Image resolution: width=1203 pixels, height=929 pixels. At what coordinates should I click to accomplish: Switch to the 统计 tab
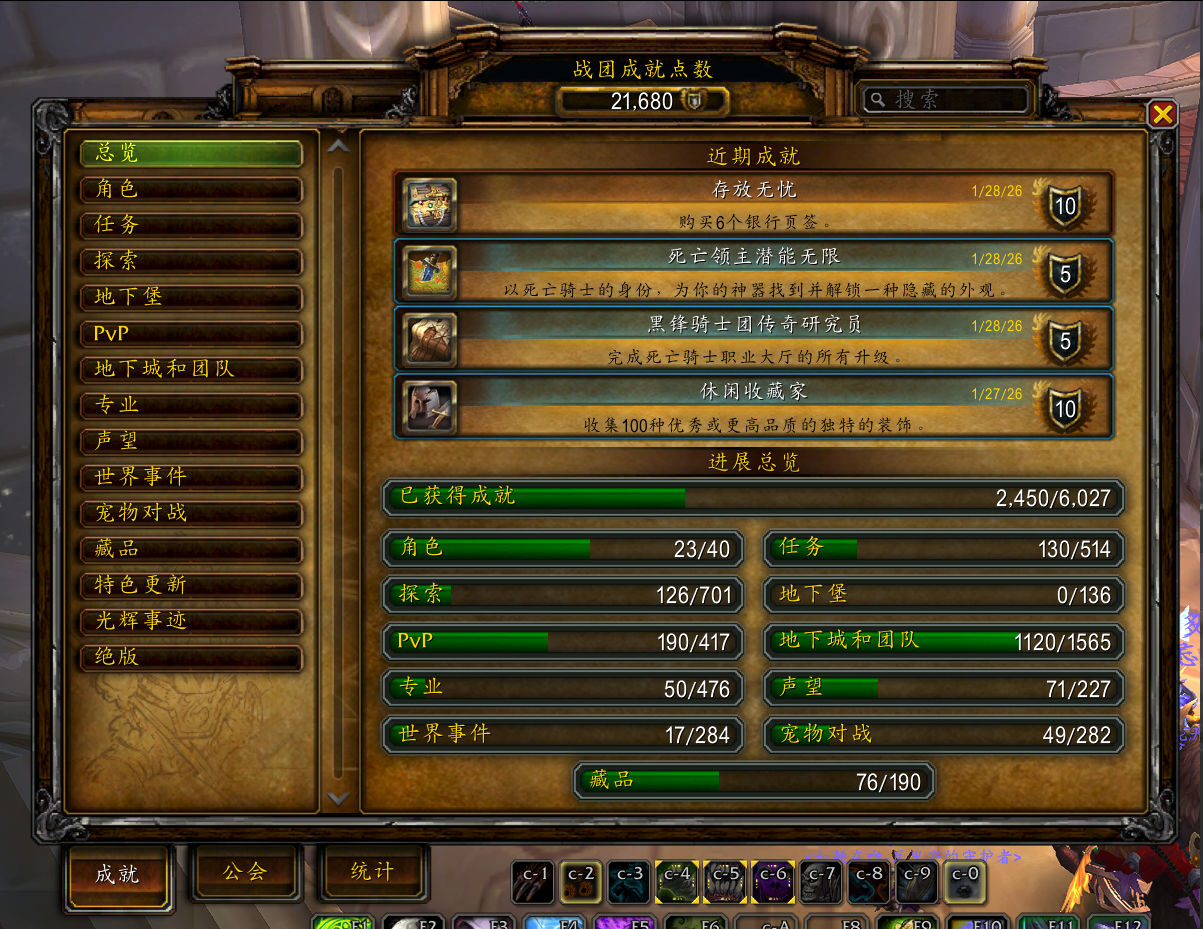click(x=372, y=872)
